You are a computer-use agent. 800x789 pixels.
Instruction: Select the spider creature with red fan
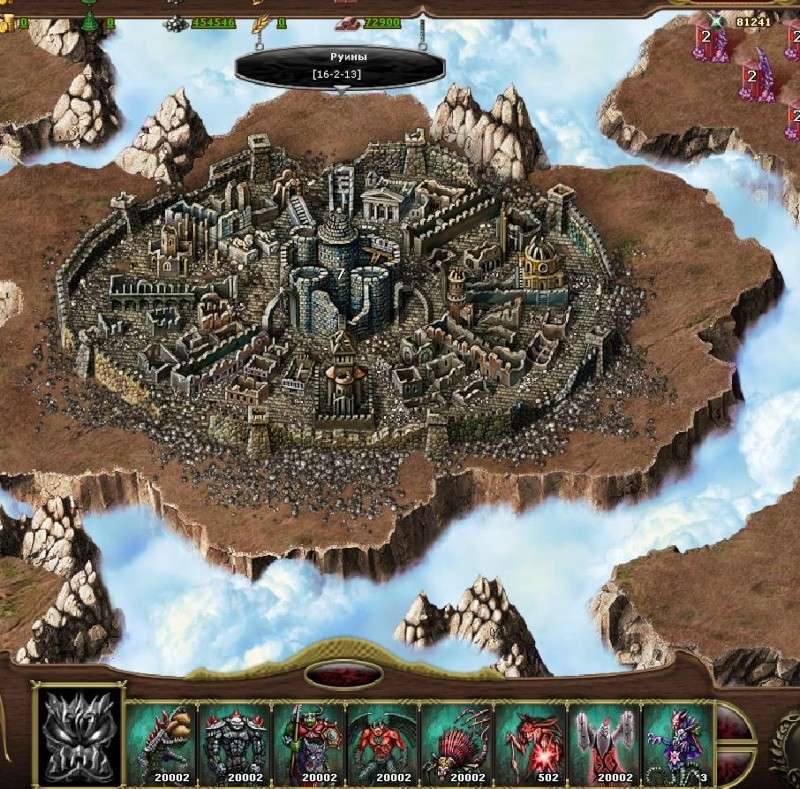click(x=457, y=743)
